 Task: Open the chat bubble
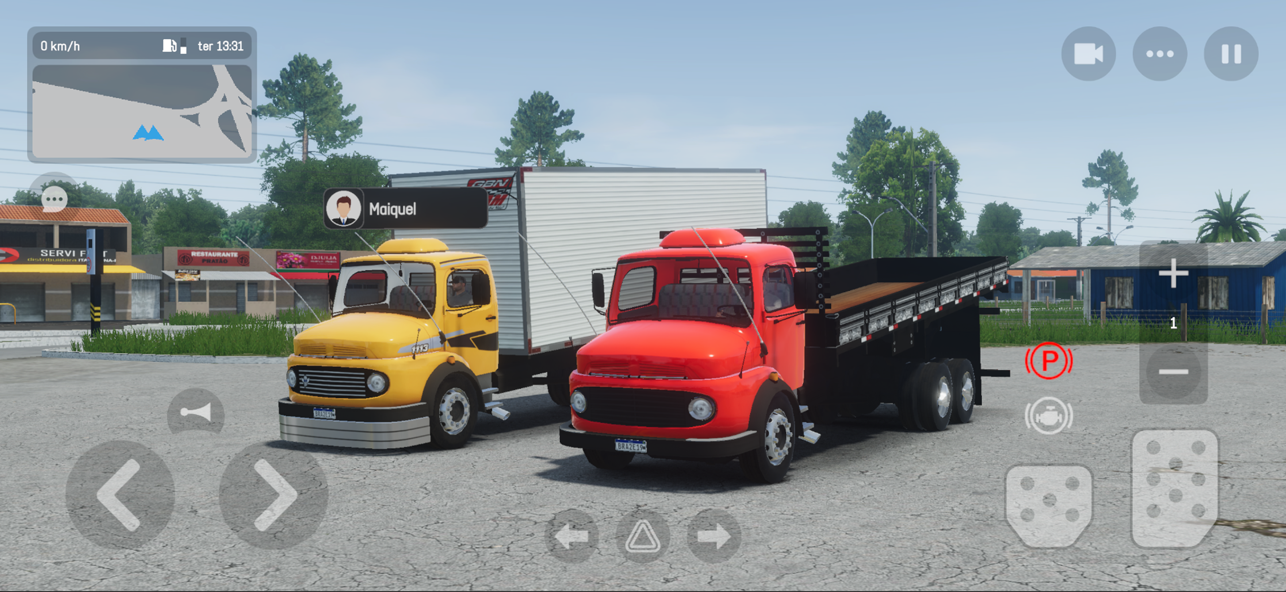[x=54, y=197]
